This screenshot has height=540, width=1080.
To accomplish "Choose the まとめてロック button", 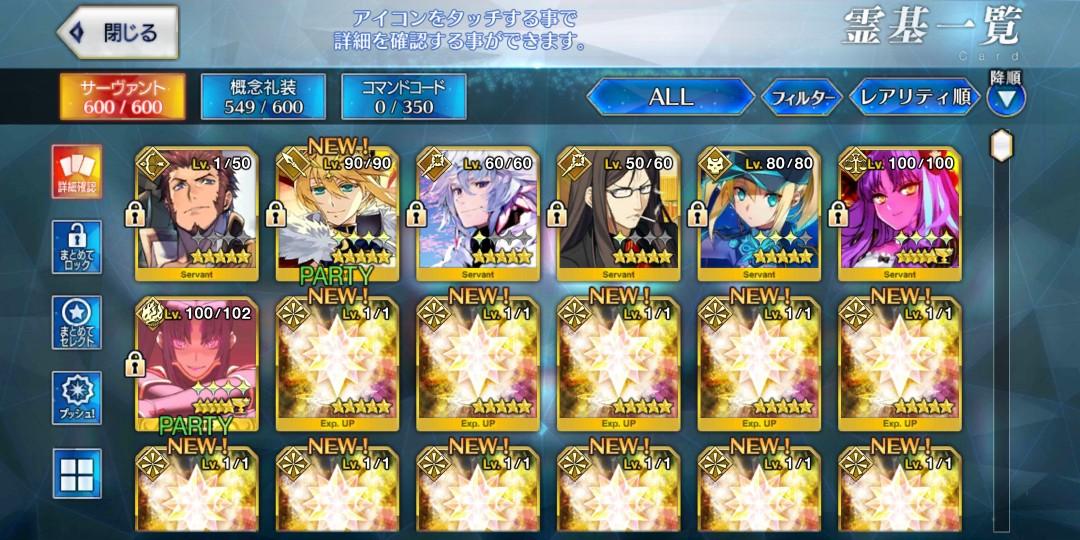I will (x=77, y=247).
